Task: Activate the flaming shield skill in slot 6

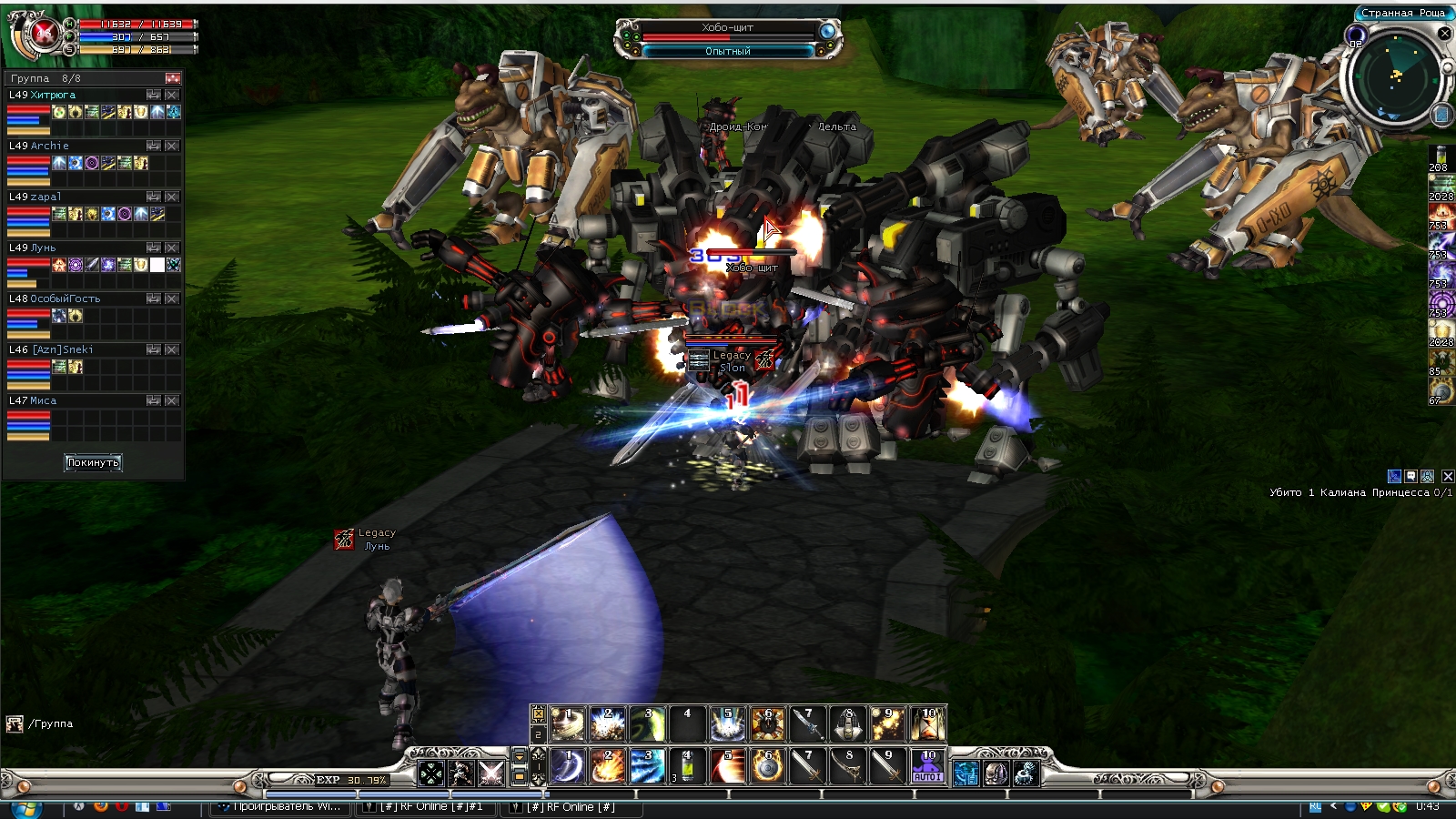Action: (767, 766)
